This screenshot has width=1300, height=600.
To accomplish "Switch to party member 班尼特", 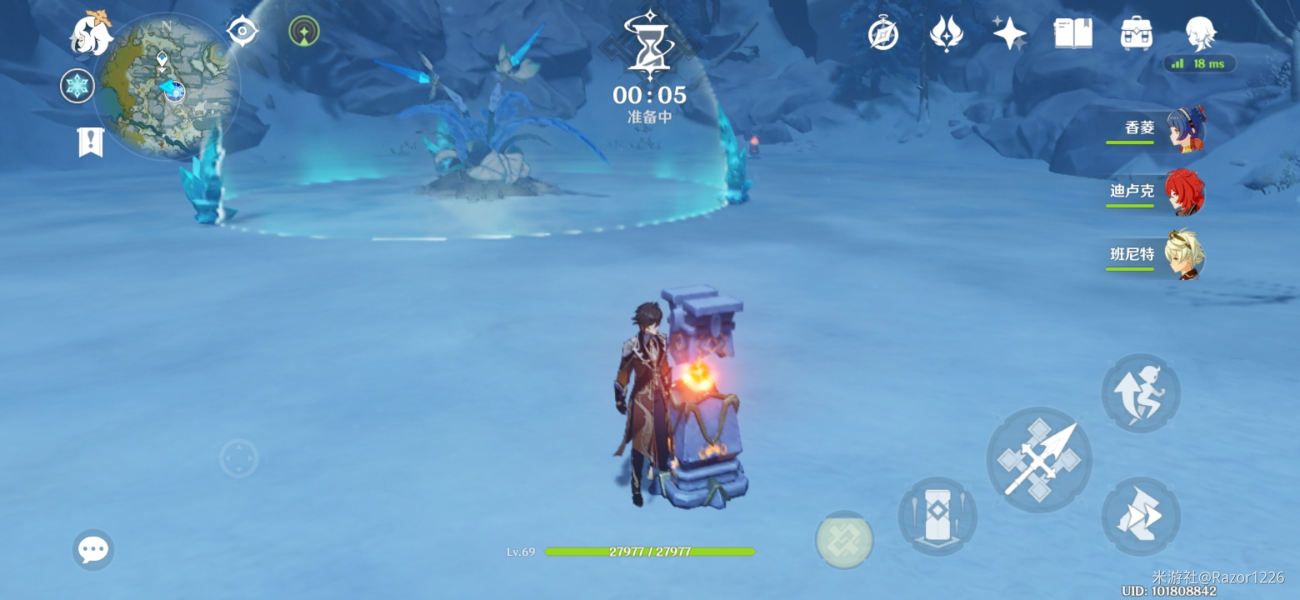I will [x=1185, y=255].
